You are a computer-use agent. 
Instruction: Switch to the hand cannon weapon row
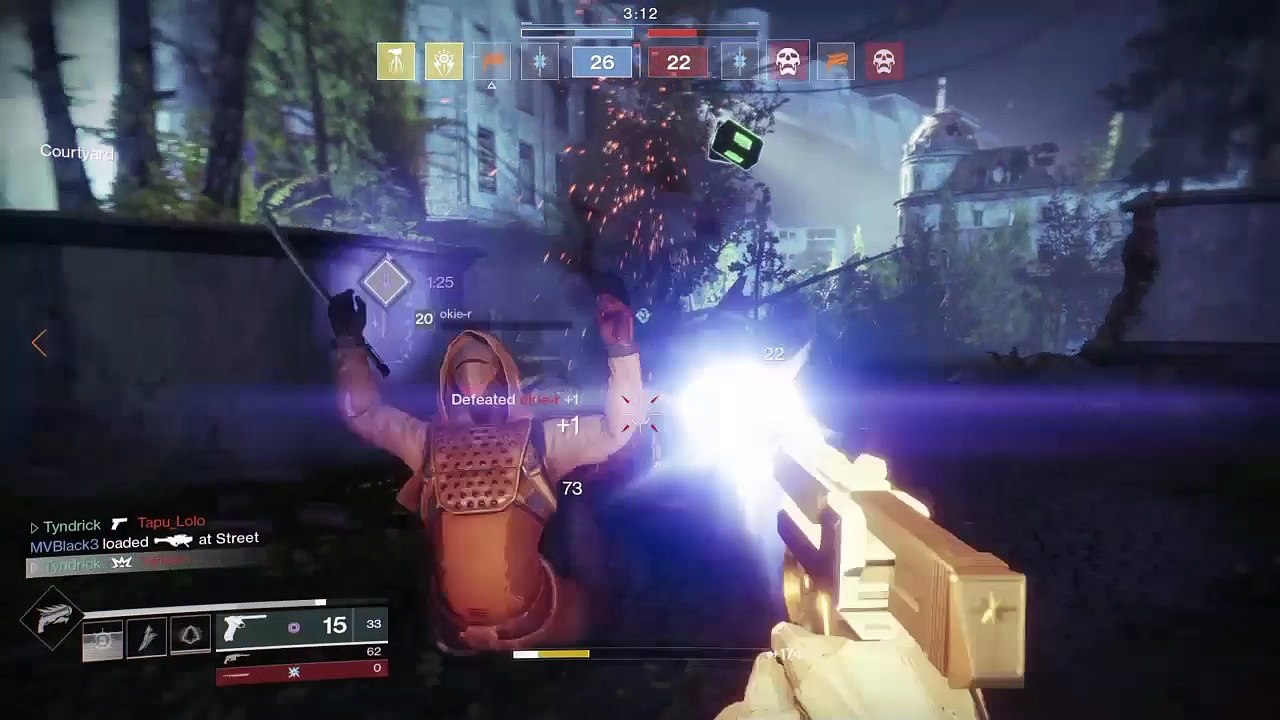coord(300,657)
